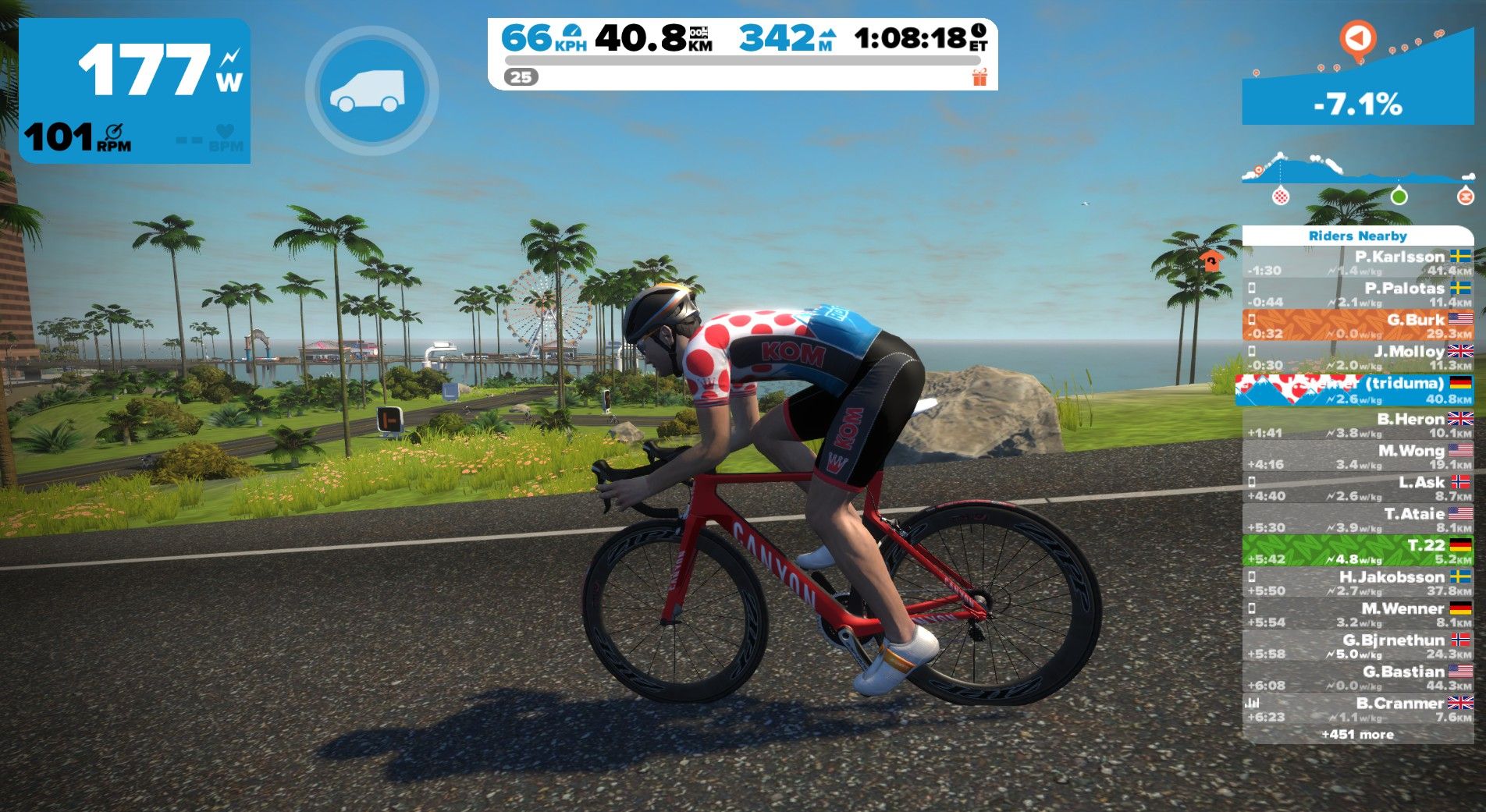Choose rider P.Palotas from the list
This screenshot has height=812, width=1486.
[x=1357, y=294]
